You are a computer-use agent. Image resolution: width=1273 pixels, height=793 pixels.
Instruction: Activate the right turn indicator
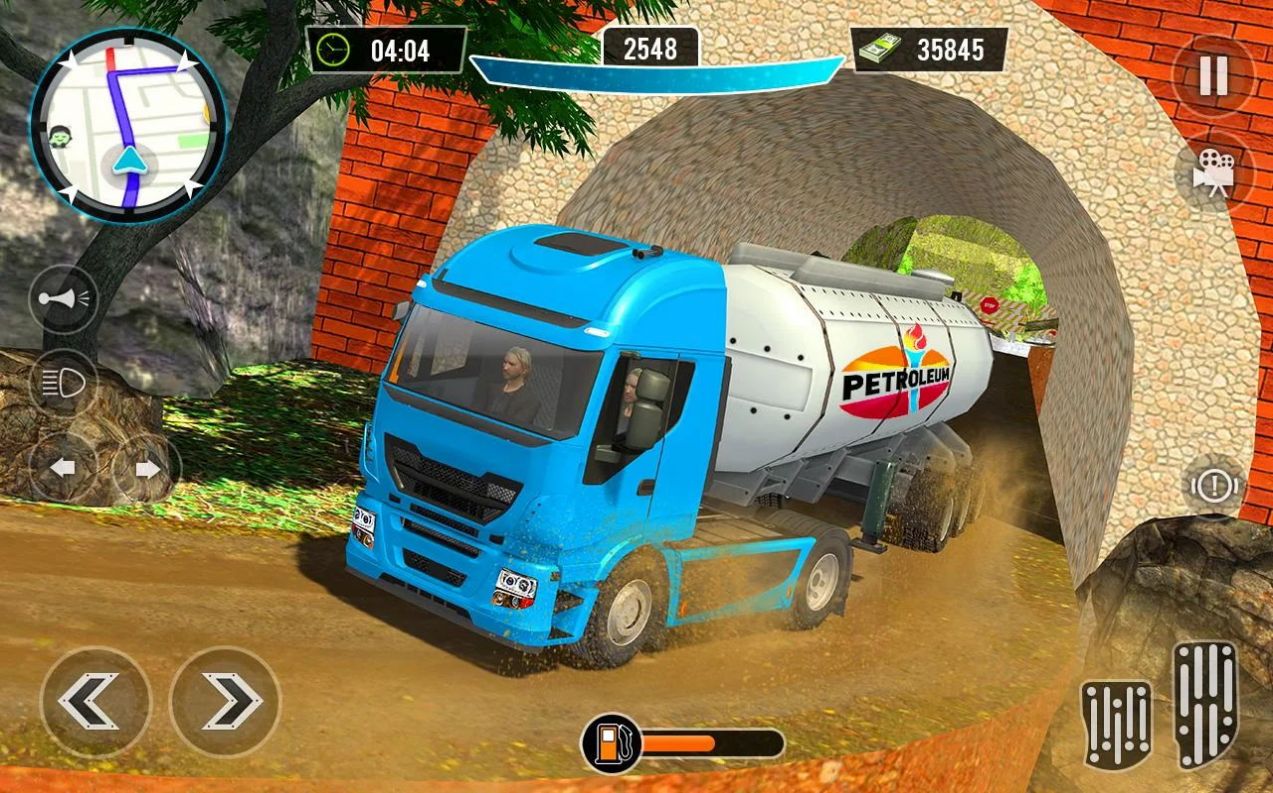tap(146, 467)
